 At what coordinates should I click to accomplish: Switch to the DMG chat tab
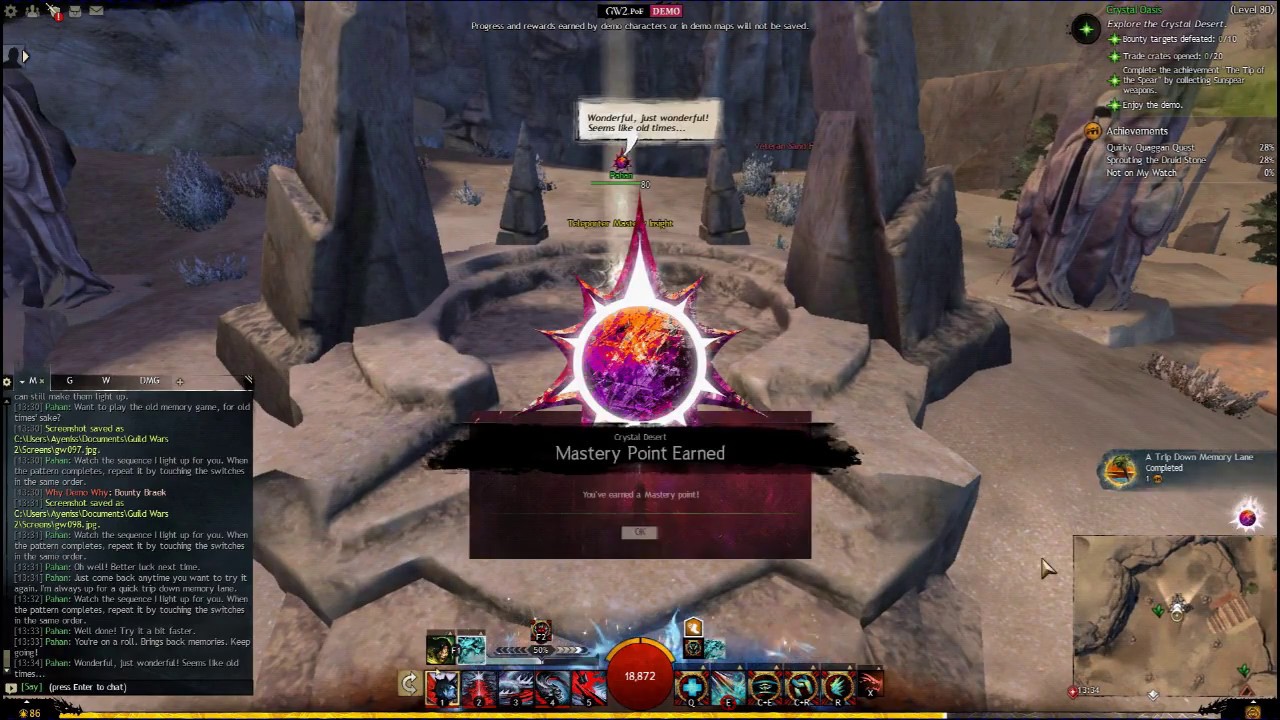tap(149, 381)
